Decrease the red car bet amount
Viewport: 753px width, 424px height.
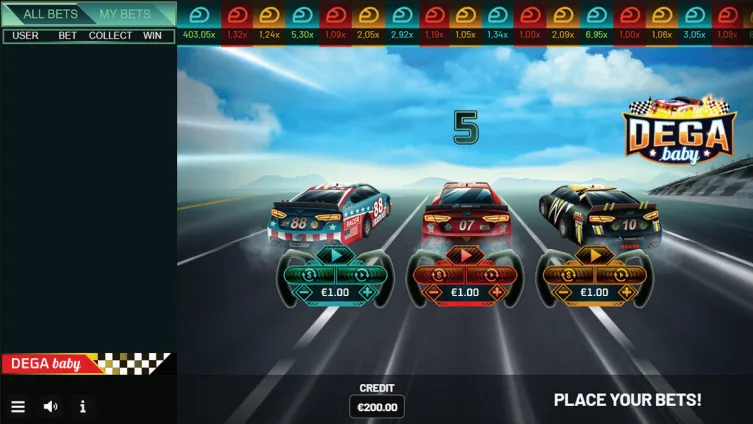pyautogui.click(x=434, y=293)
